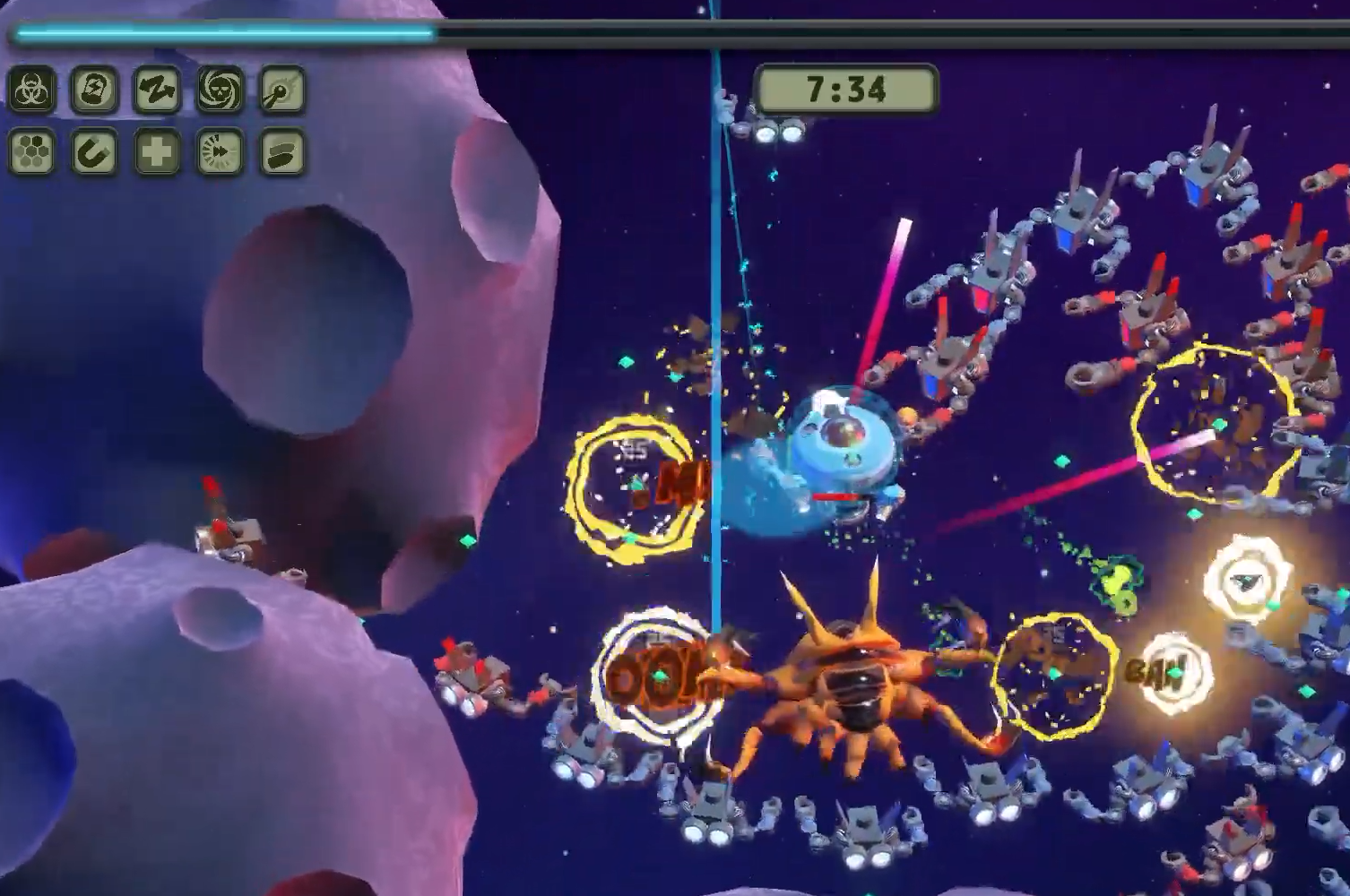Activate the energy battery power-up icon
This screenshot has width=1350, height=896.
(x=96, y=90)
